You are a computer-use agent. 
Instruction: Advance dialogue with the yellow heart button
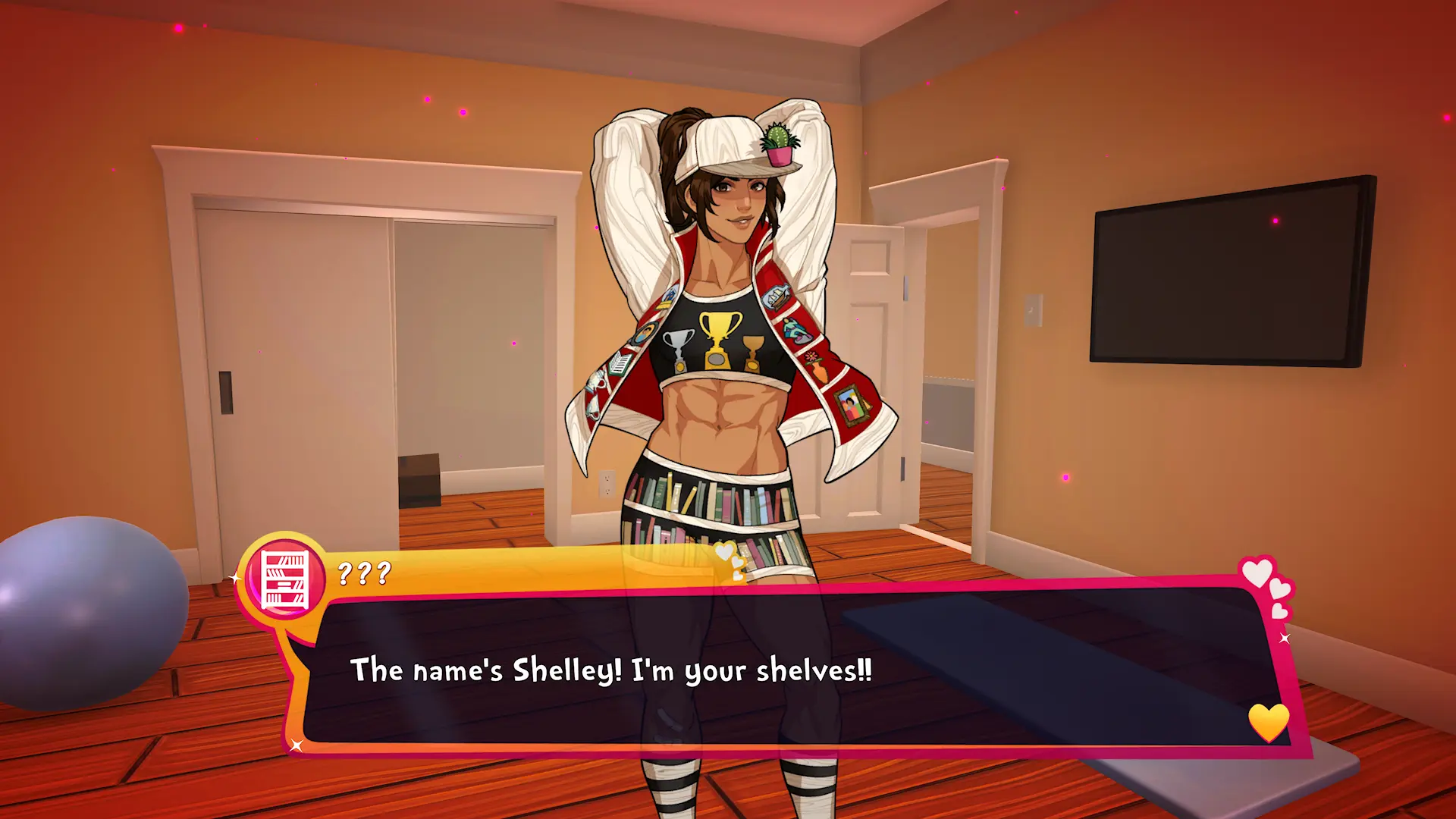pyautogui.click(x=1268, y=721)
